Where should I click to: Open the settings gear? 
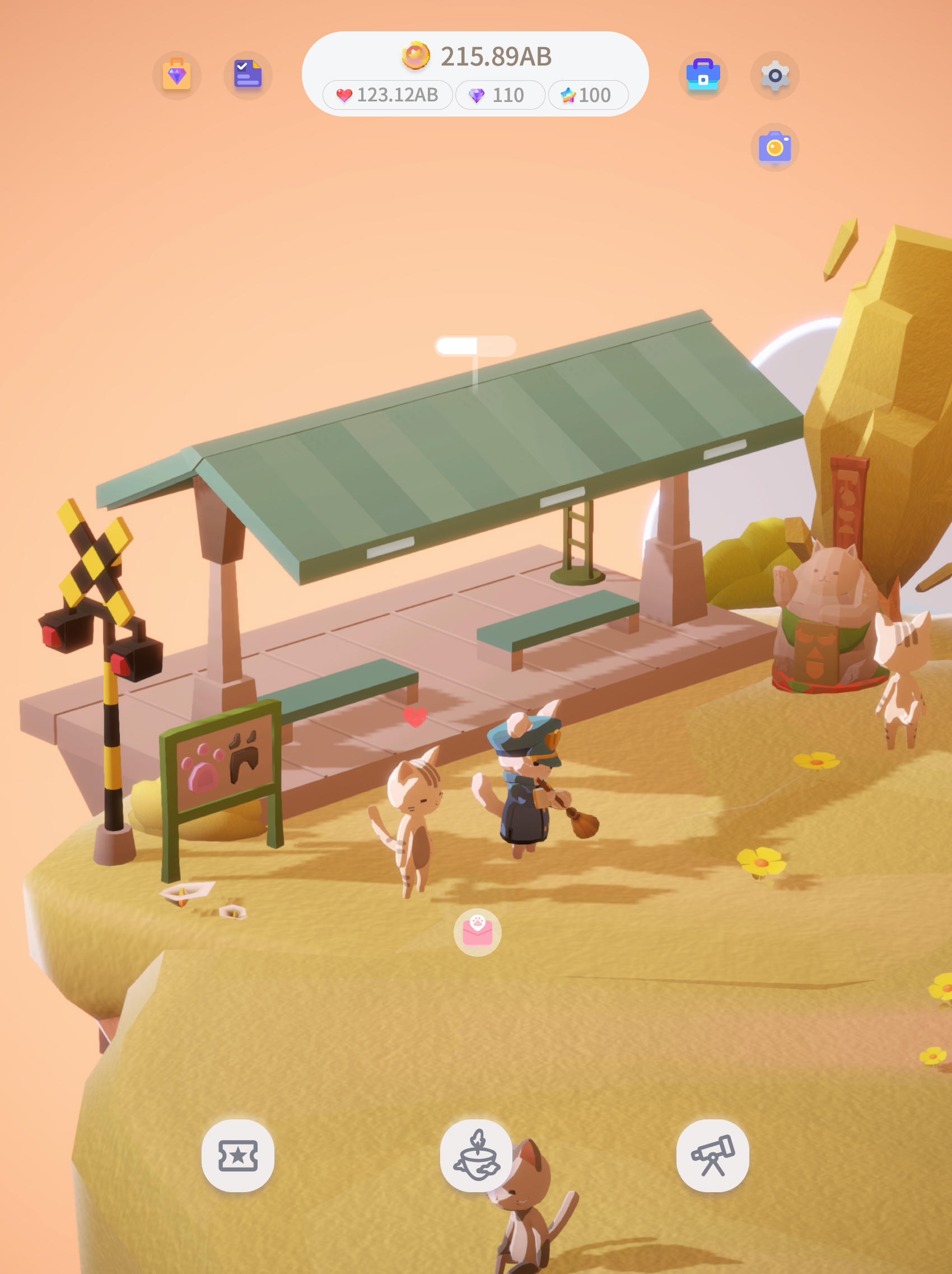pyautogui.click(x=774, y=75)
